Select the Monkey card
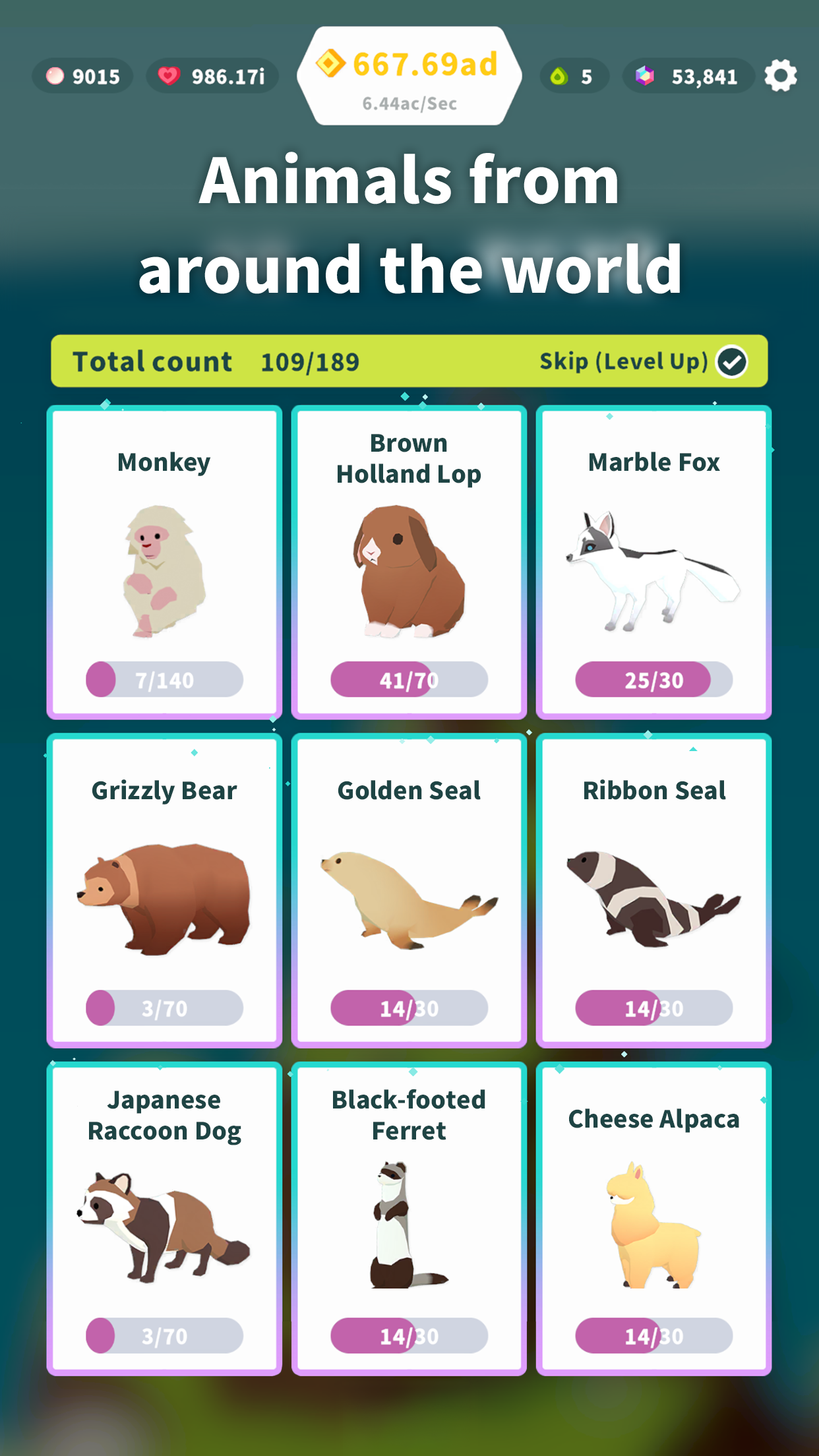This screenshot has width=819, height=1456. (x=164, y=562)
